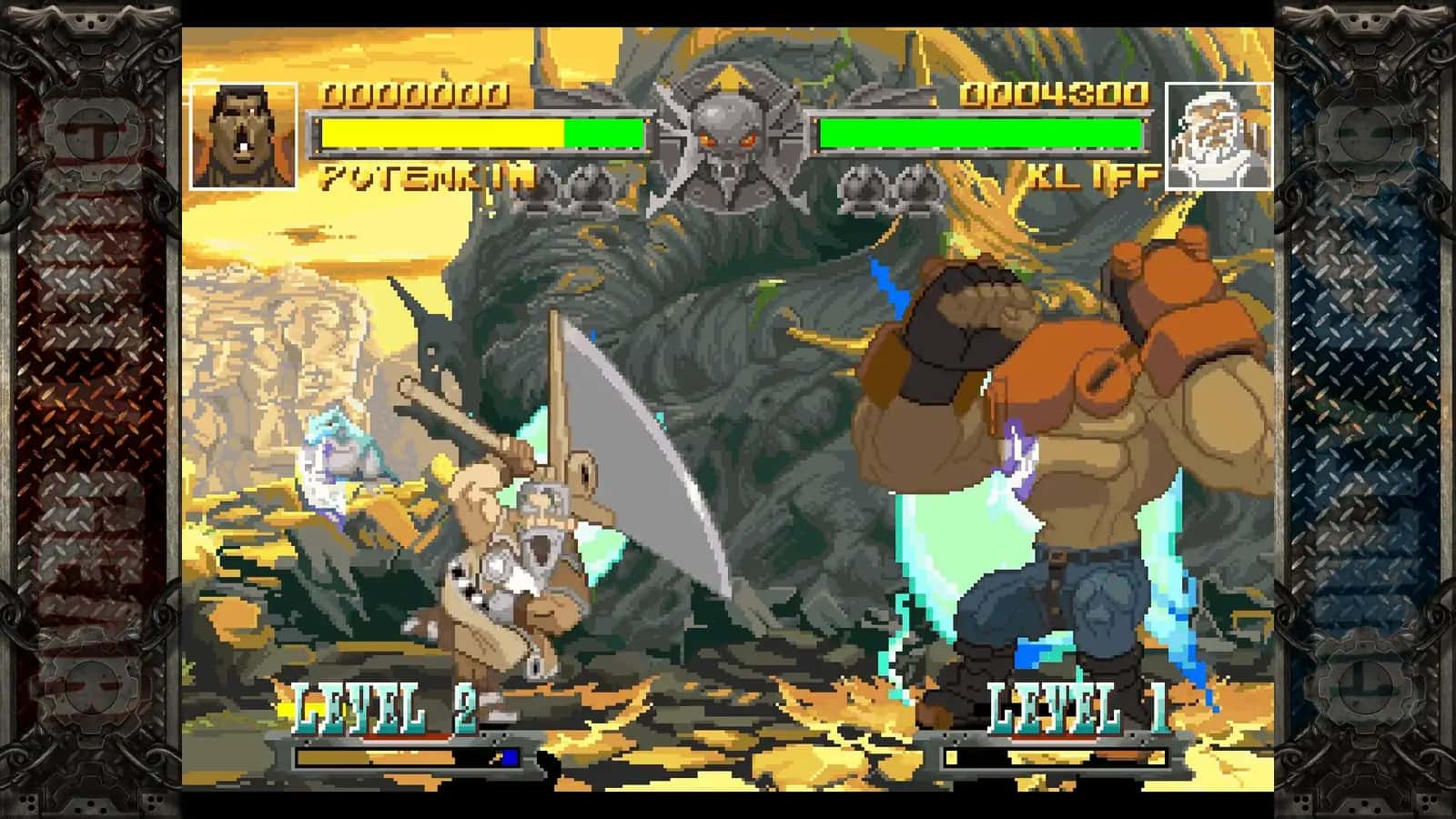Select the spider emblem round timer

[x=728, y=132]
